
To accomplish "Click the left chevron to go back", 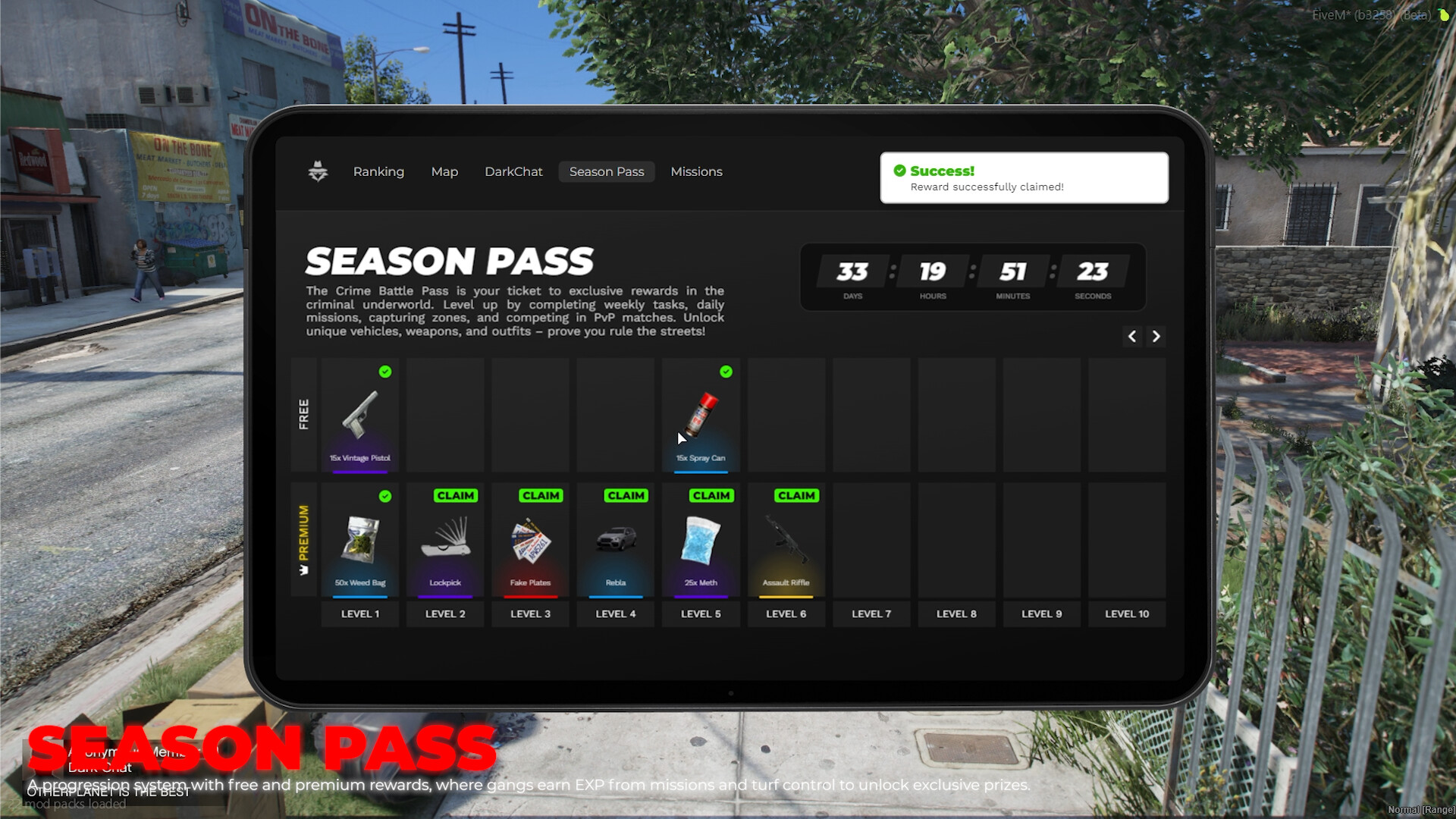I will click(x=1132, y=337).
